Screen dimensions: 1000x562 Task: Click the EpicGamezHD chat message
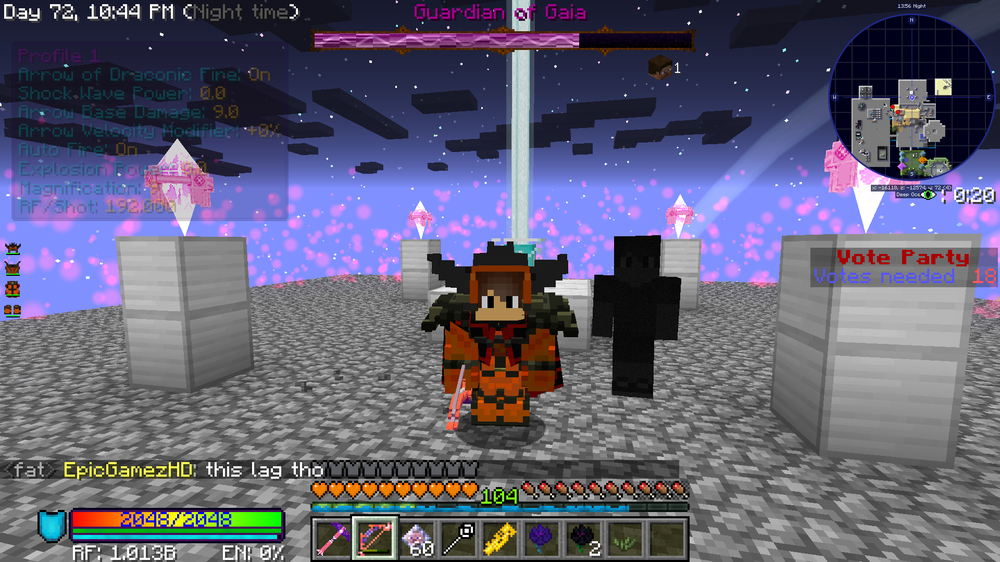240,469
